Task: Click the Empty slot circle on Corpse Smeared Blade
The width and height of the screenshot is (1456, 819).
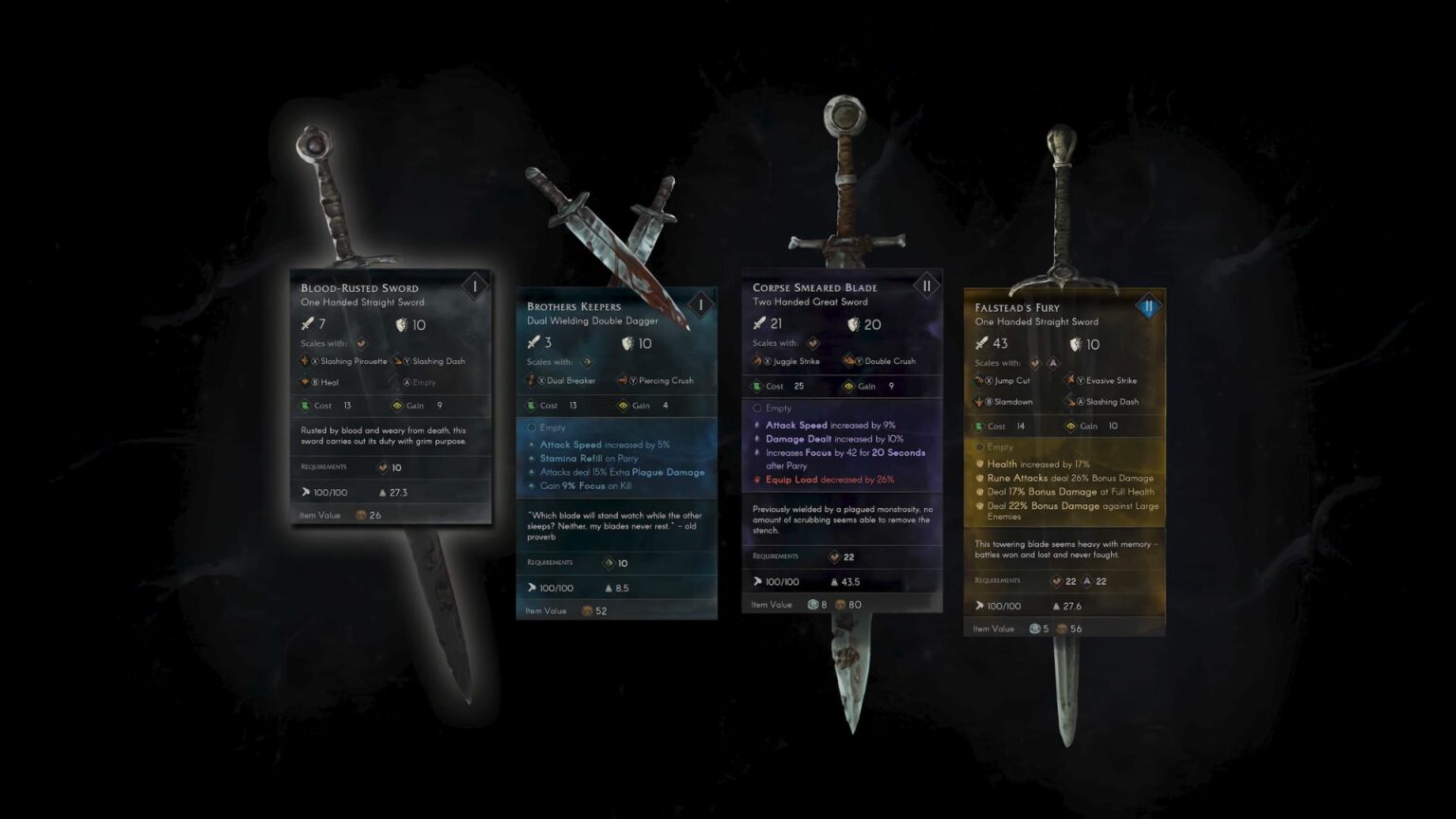Action: tap(757, 408)
